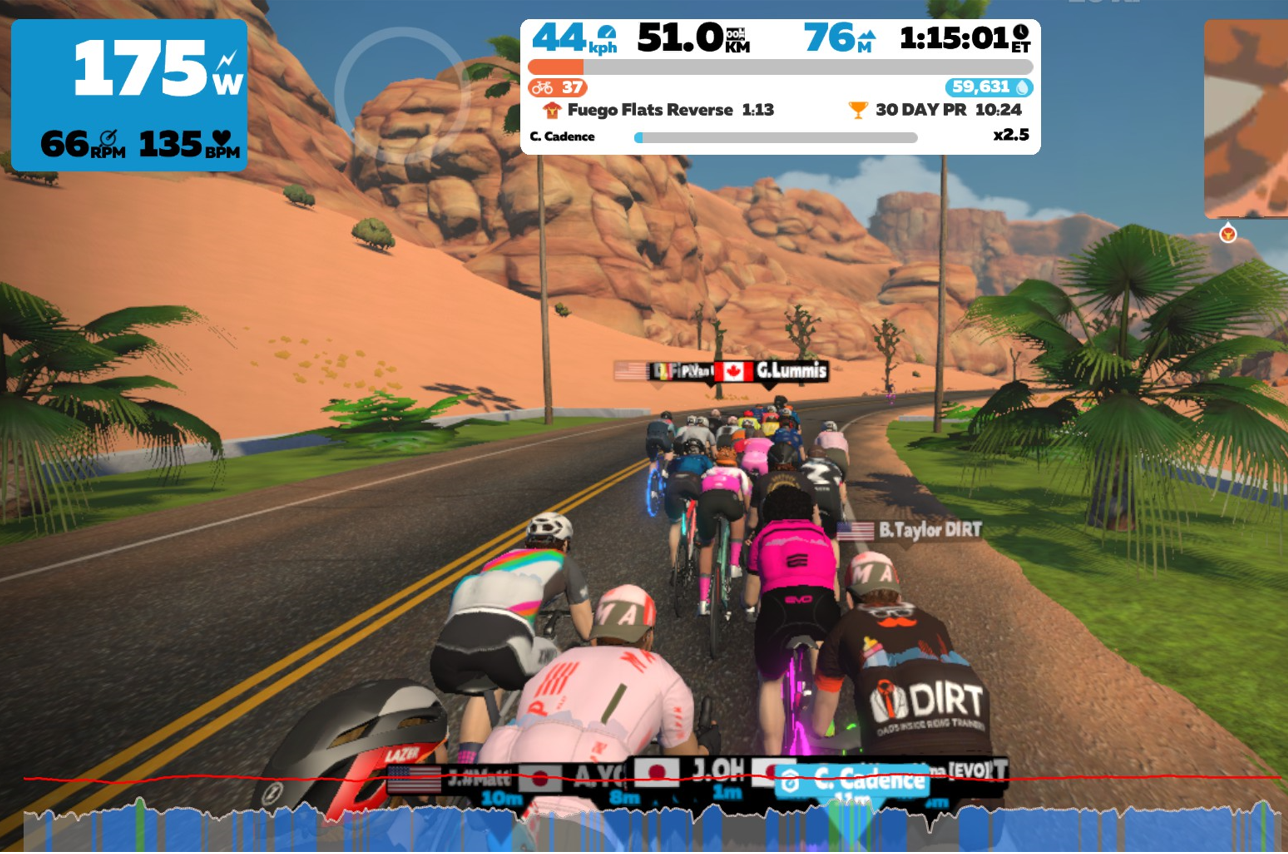The image size is (1288, 854).
Task: Choose the highlighted C. Cadence rider tag
Action: (x=850, y=780)
